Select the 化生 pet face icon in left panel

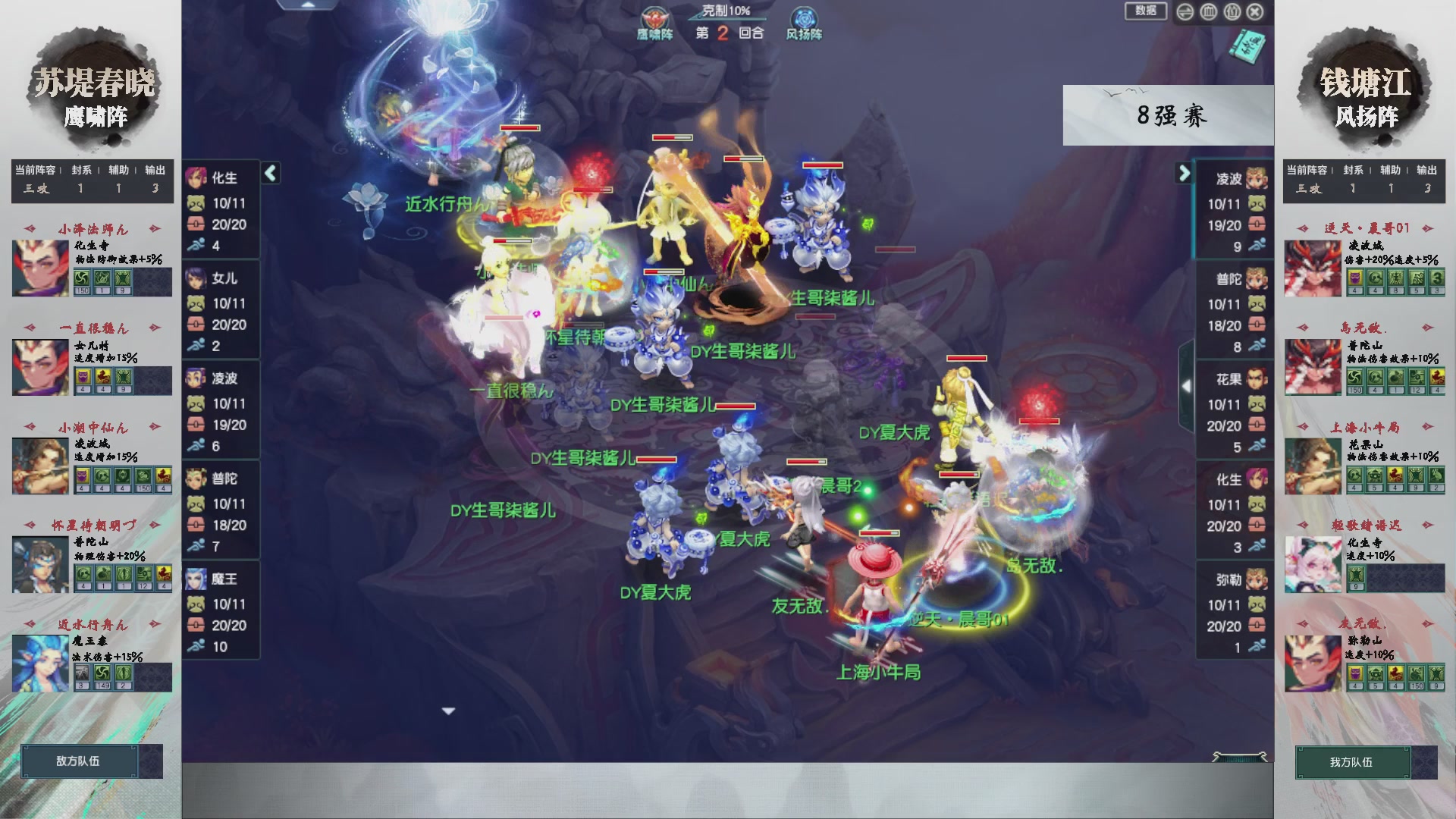tap(196, 179)
